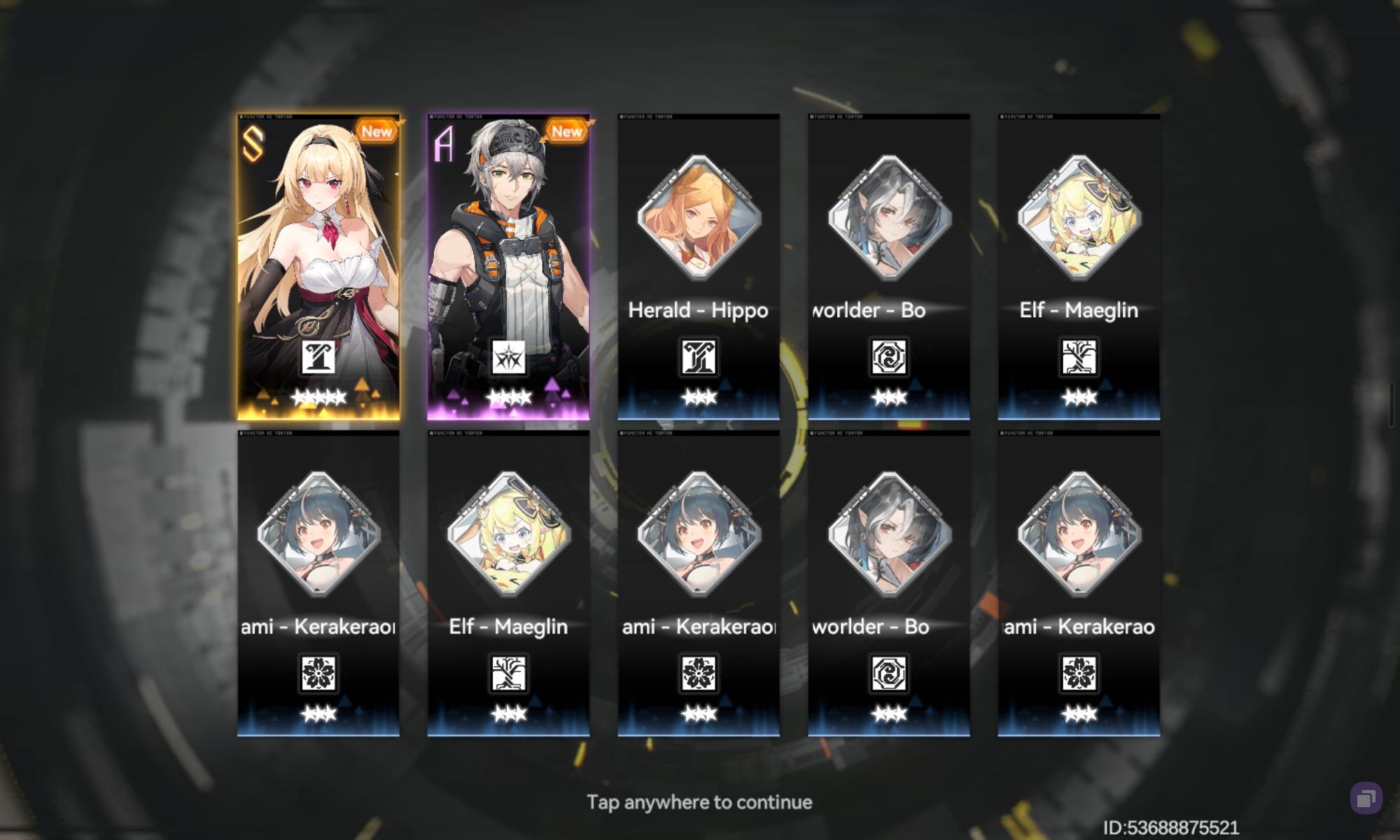Click the swirl element icon under worlder - Bo
The height and width of the screenshot is (840, 1400).
pyautogui.click(x=888, y=357)
